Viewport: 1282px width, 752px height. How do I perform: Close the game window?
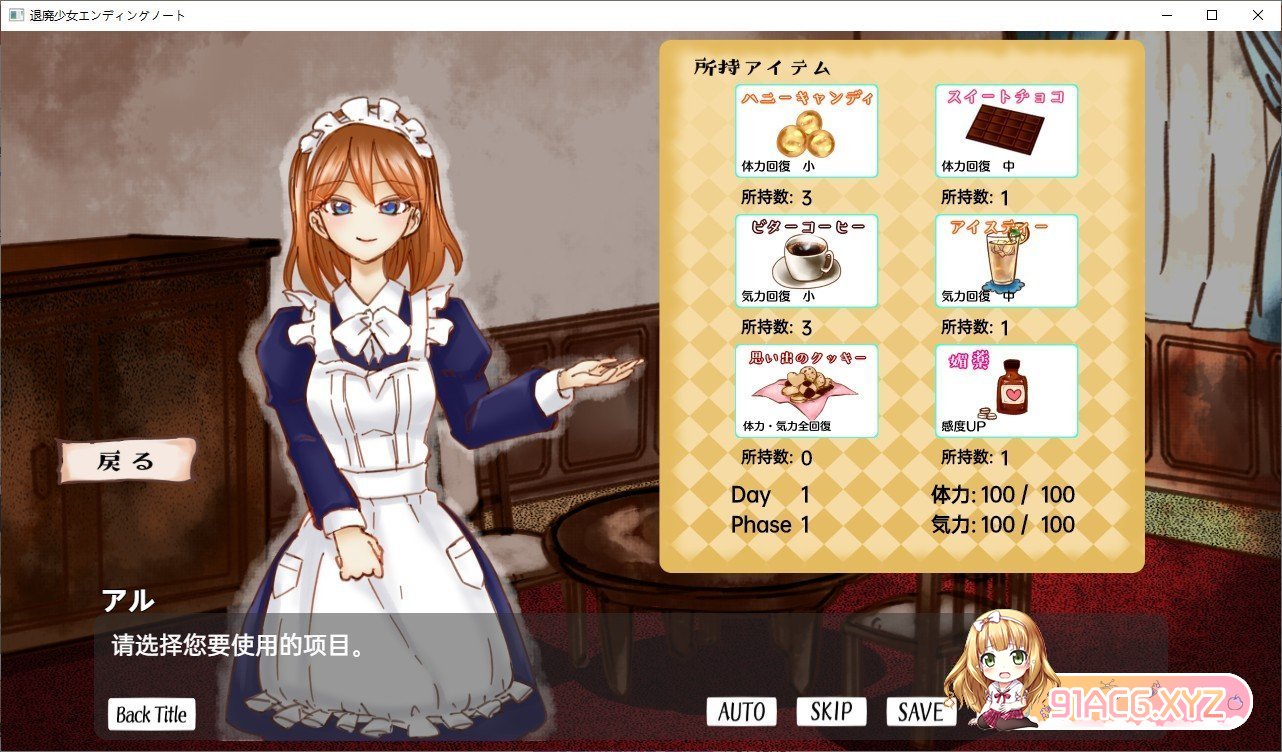coord(1258,15)
